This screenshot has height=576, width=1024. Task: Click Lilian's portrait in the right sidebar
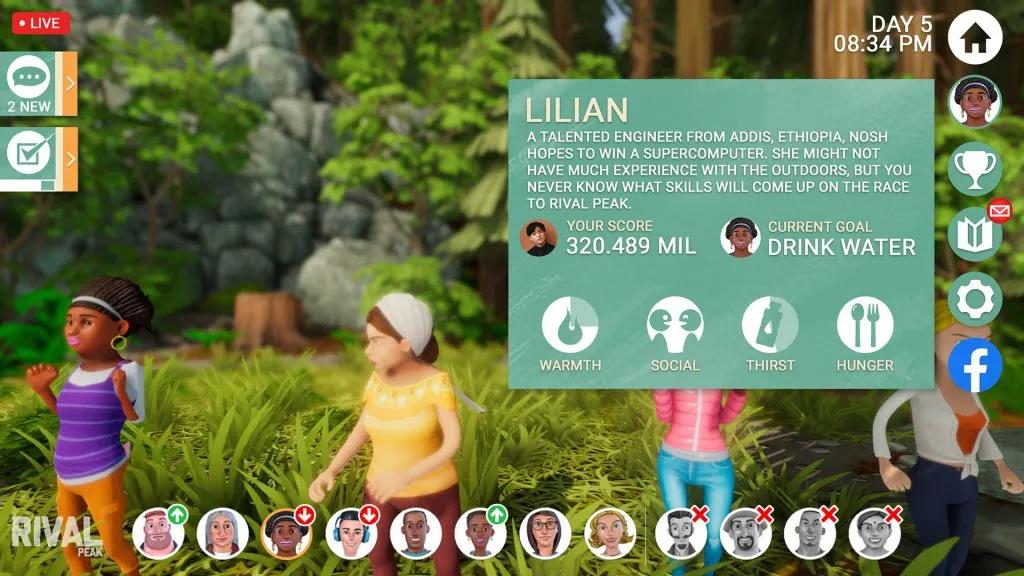(x=974, y=102)
